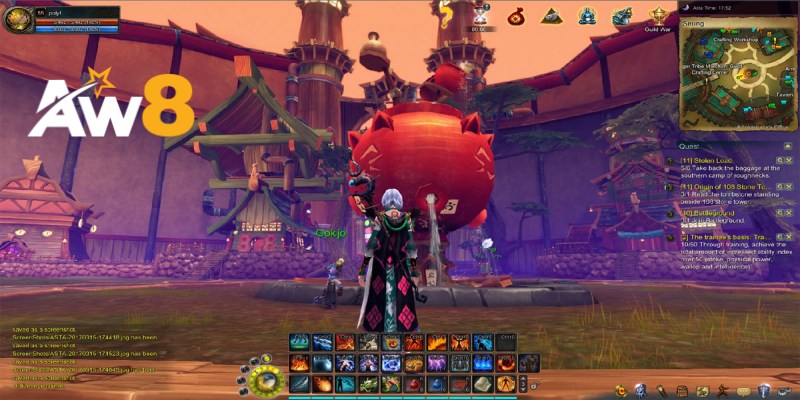
Task: Use the blue potion hotbar slot
Action: tap(436, 384)
